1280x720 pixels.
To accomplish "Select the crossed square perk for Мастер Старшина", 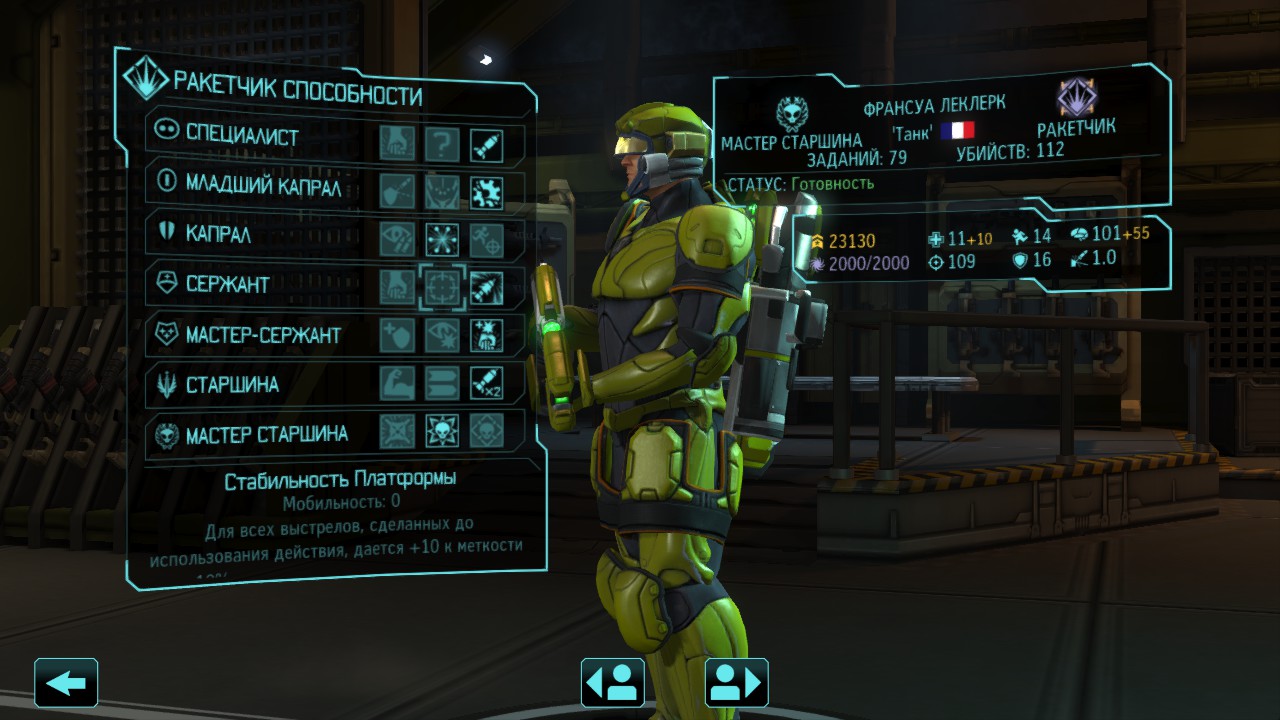I will (x=397, y=431).
